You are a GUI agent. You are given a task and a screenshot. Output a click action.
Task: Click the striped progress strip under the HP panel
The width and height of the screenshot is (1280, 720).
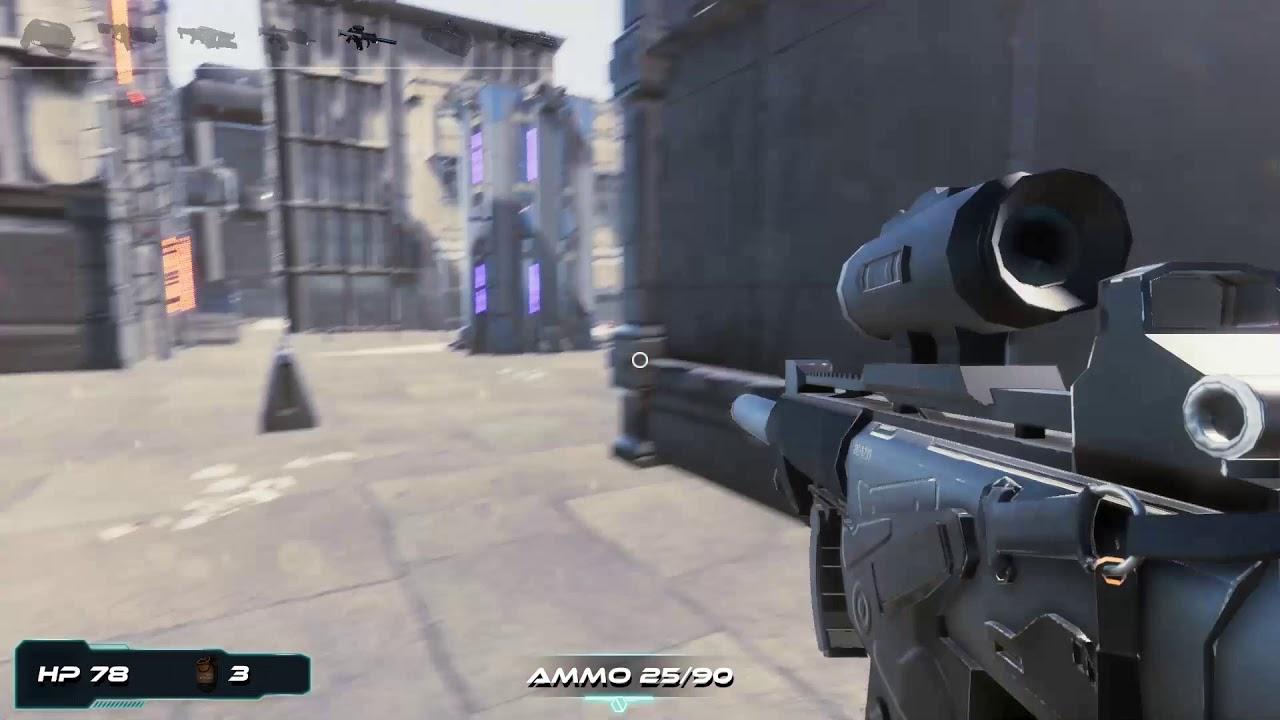118,703
